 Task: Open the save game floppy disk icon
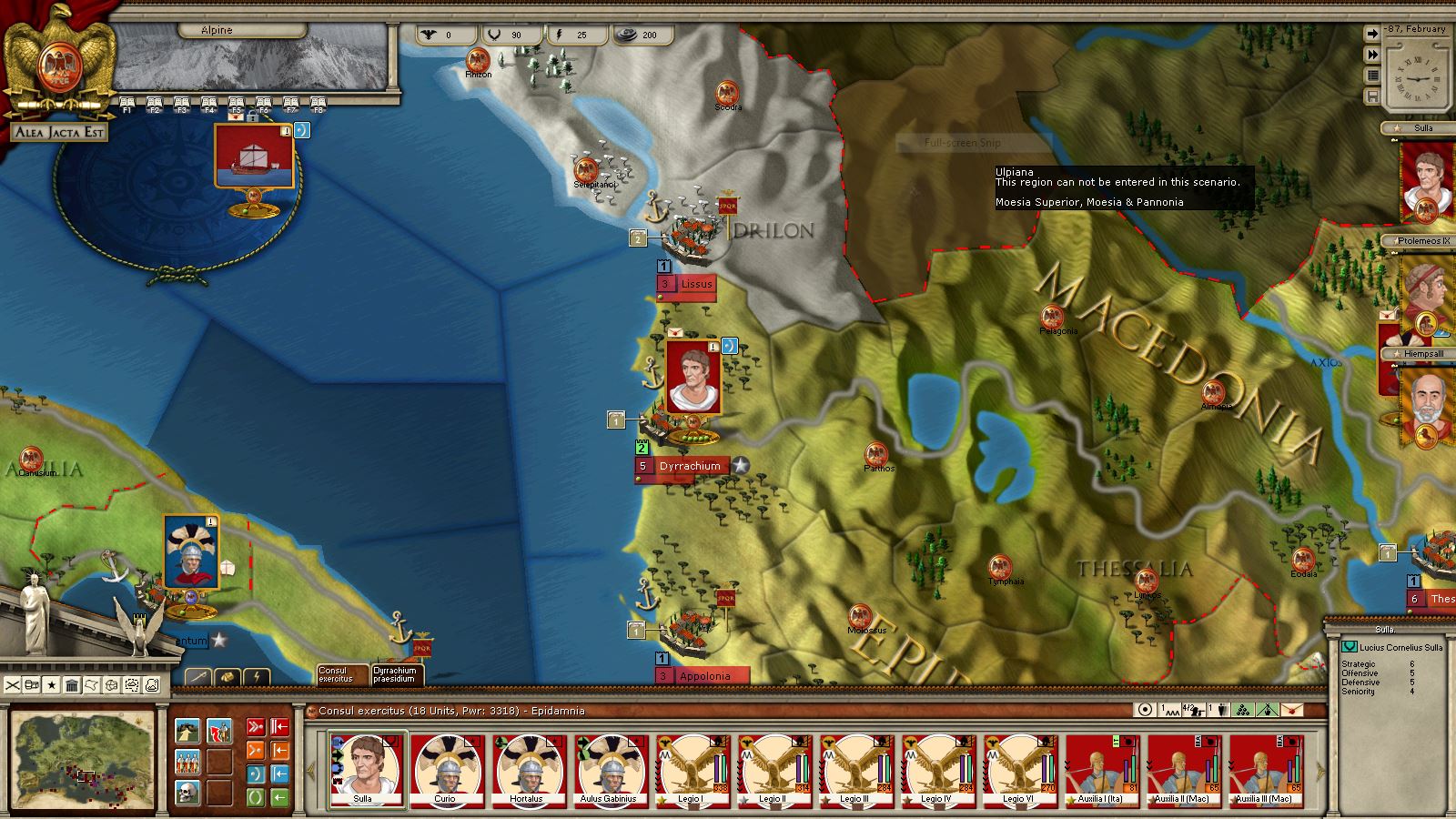1371,96
